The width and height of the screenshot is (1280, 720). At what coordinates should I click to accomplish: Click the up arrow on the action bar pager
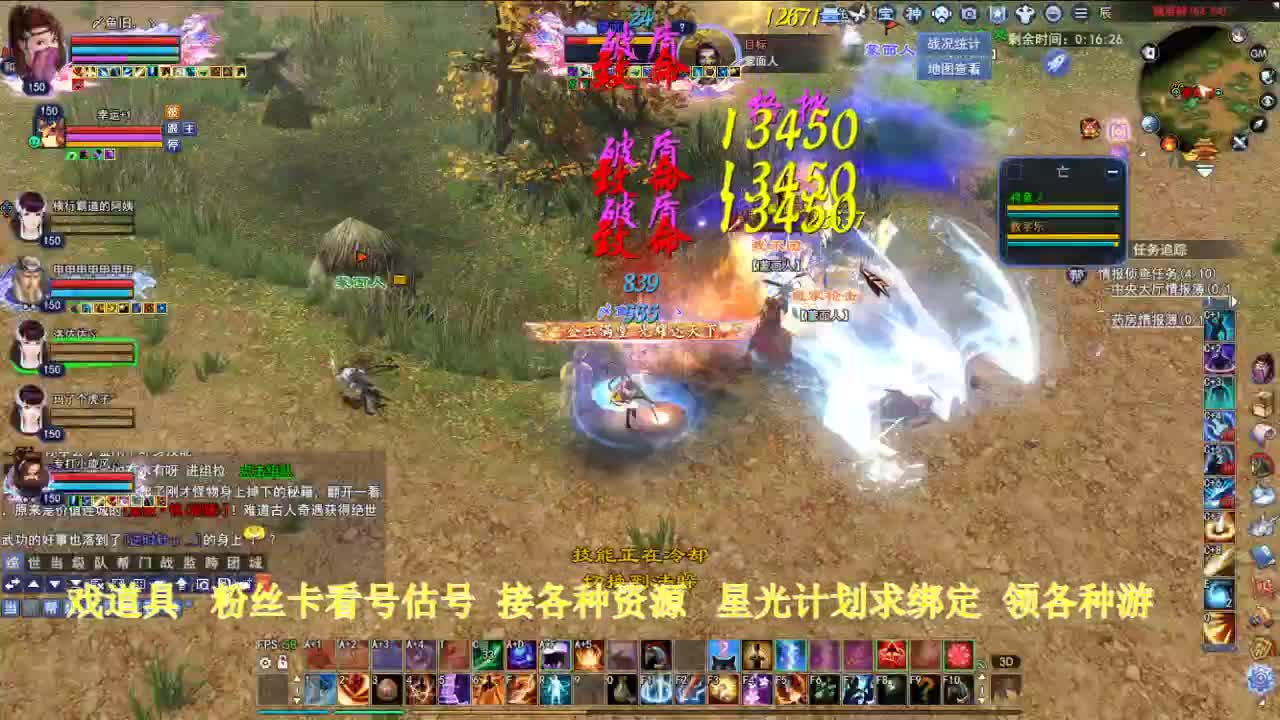click(x=296, y=679)
